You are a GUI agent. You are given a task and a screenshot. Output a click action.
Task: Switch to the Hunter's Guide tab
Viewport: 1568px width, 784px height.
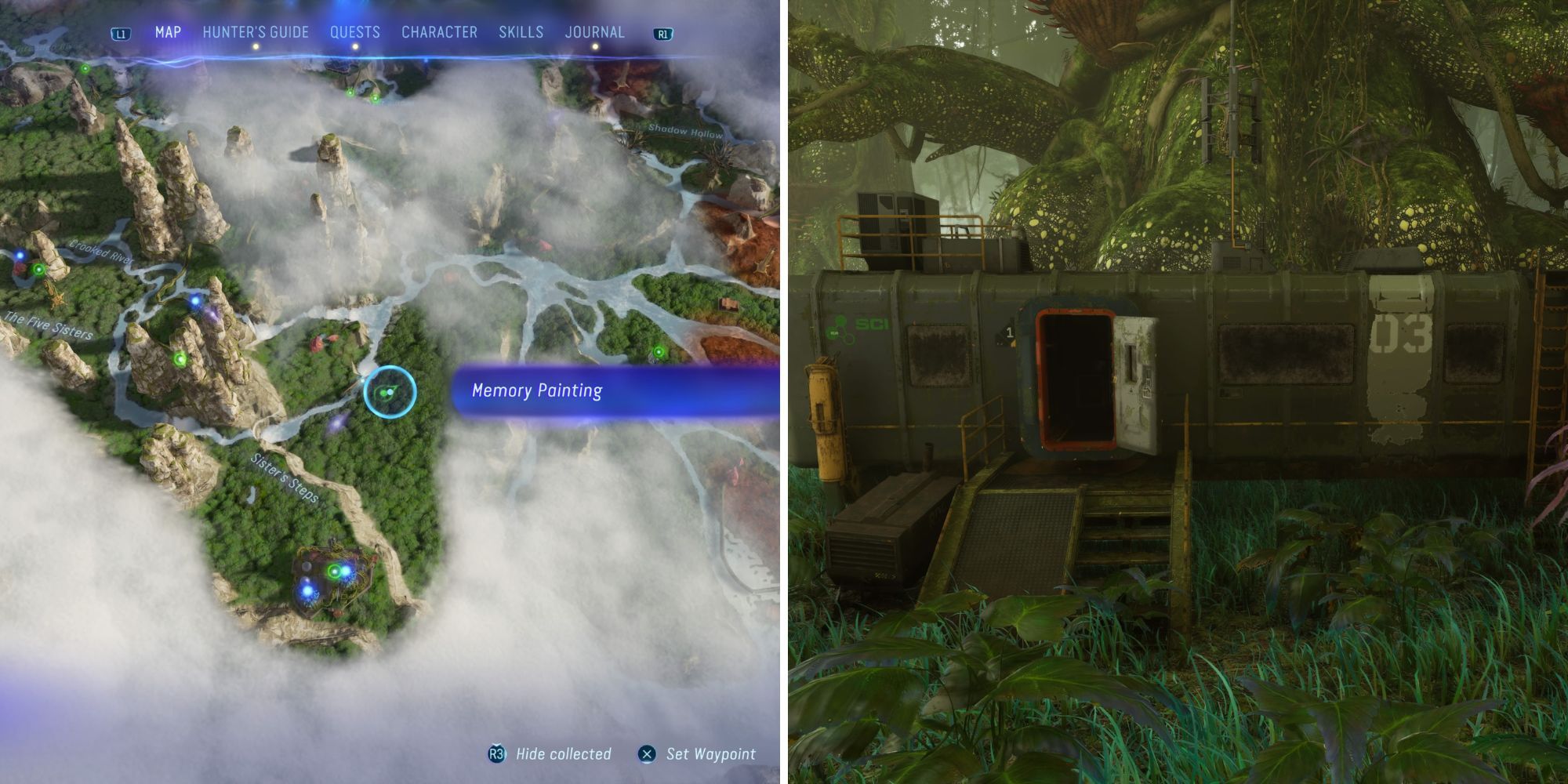coord(255,32)
